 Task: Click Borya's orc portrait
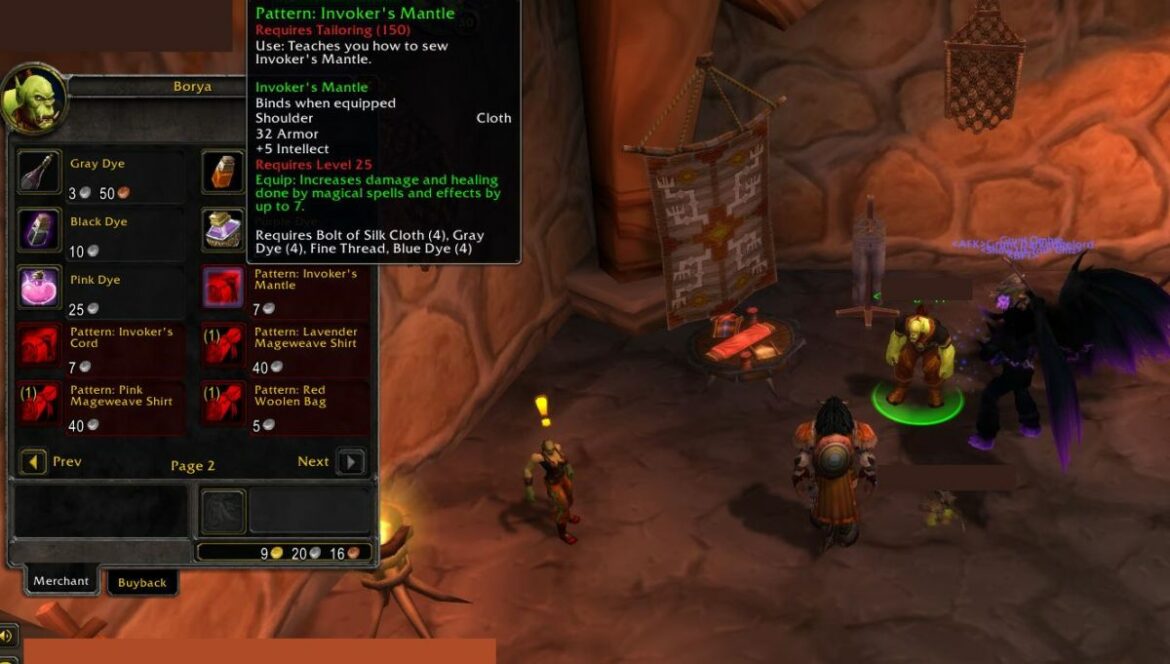[x=34, y=100]
